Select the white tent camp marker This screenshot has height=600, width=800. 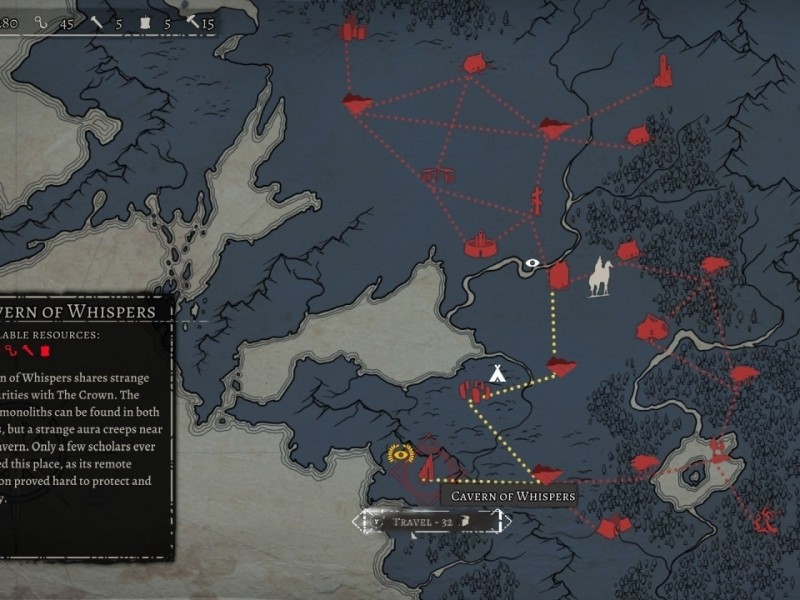point(496,373)
